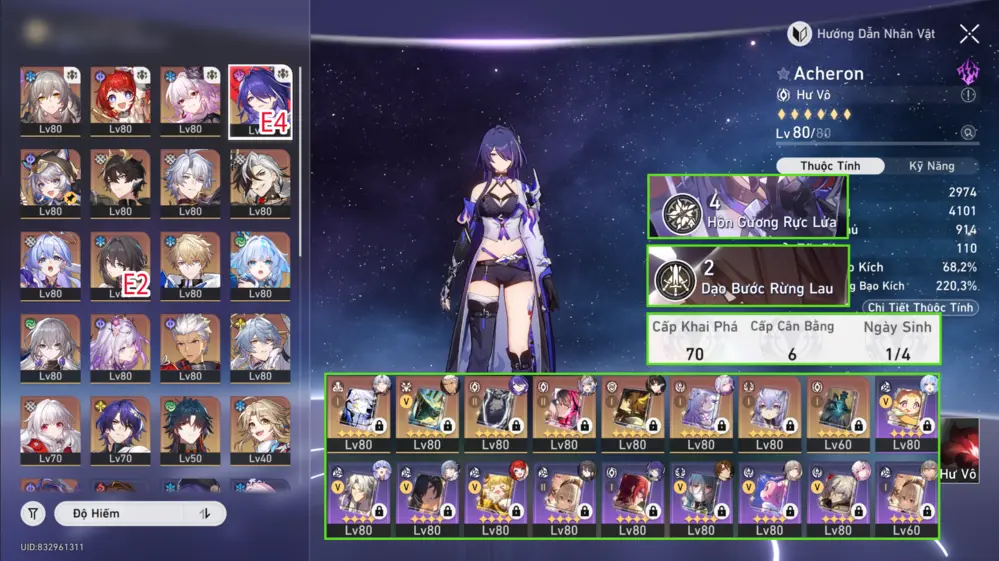Viewport: 999px width, 561px height.
Task: Open the Hướng Dẫn Nhân Vật guide
Action: click(862, 34)
